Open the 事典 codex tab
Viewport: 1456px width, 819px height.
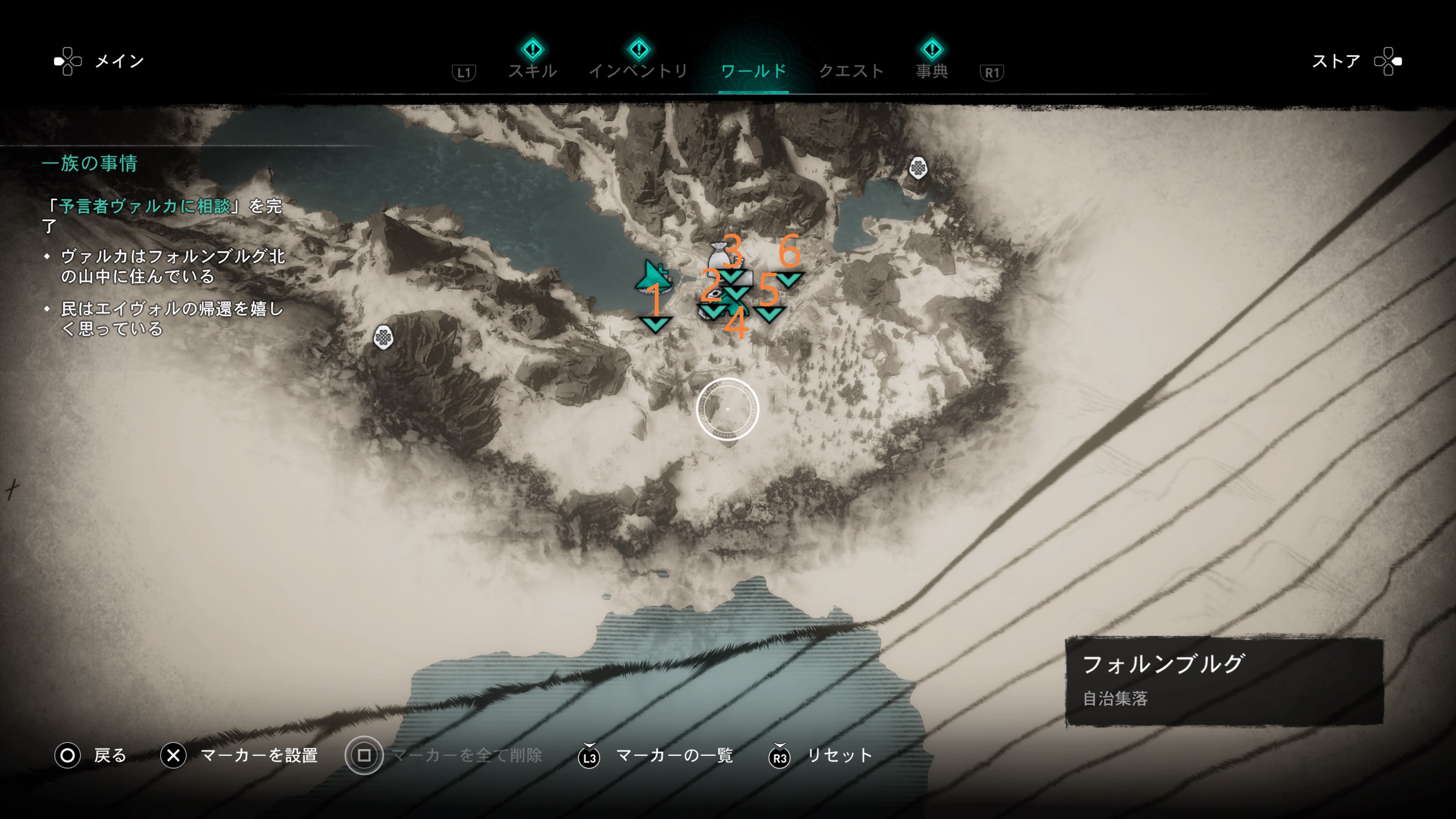tap(932, 71)
